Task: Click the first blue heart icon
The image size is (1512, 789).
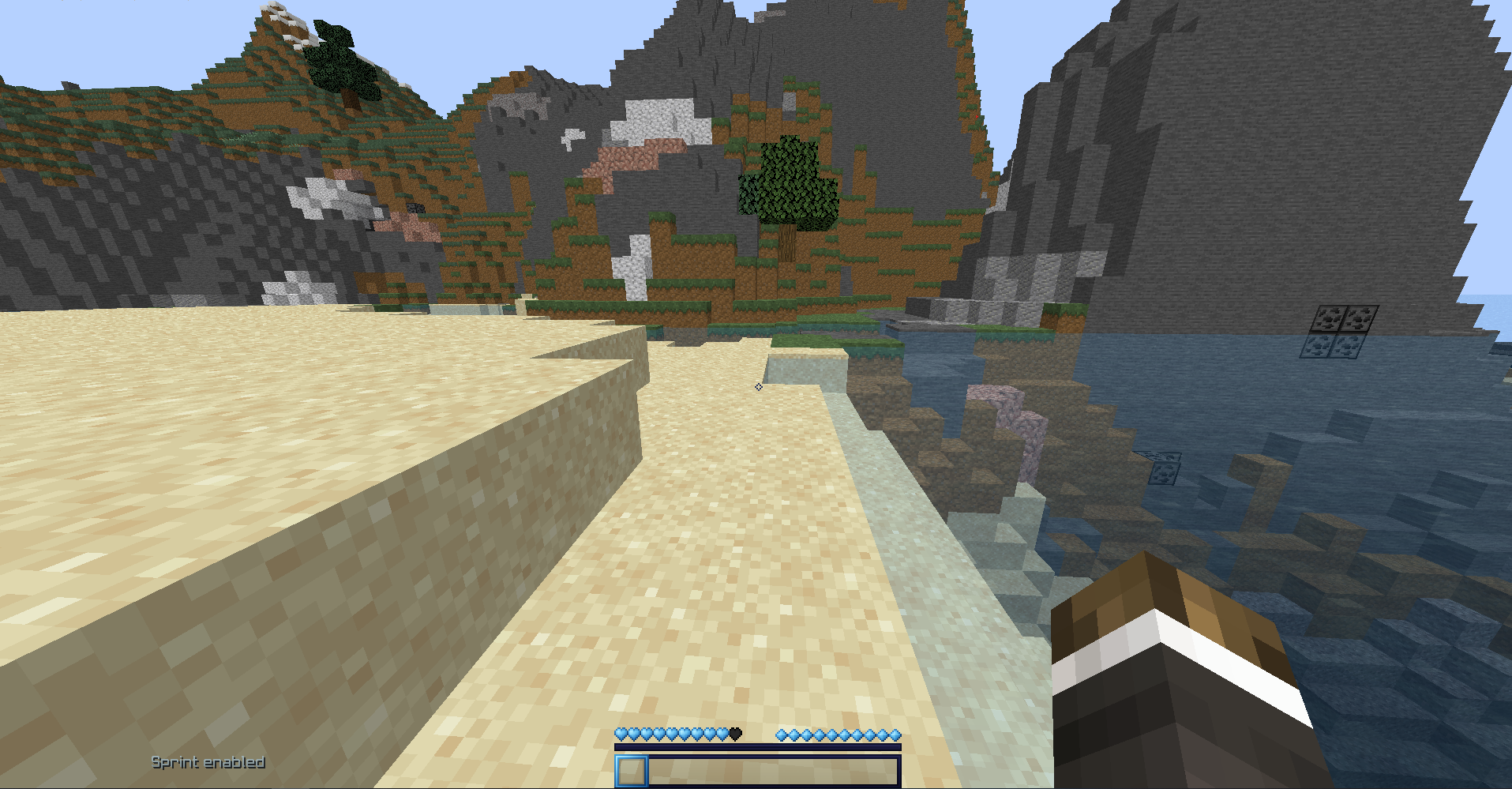Action: pyautogui.click(x=621, y=733)
